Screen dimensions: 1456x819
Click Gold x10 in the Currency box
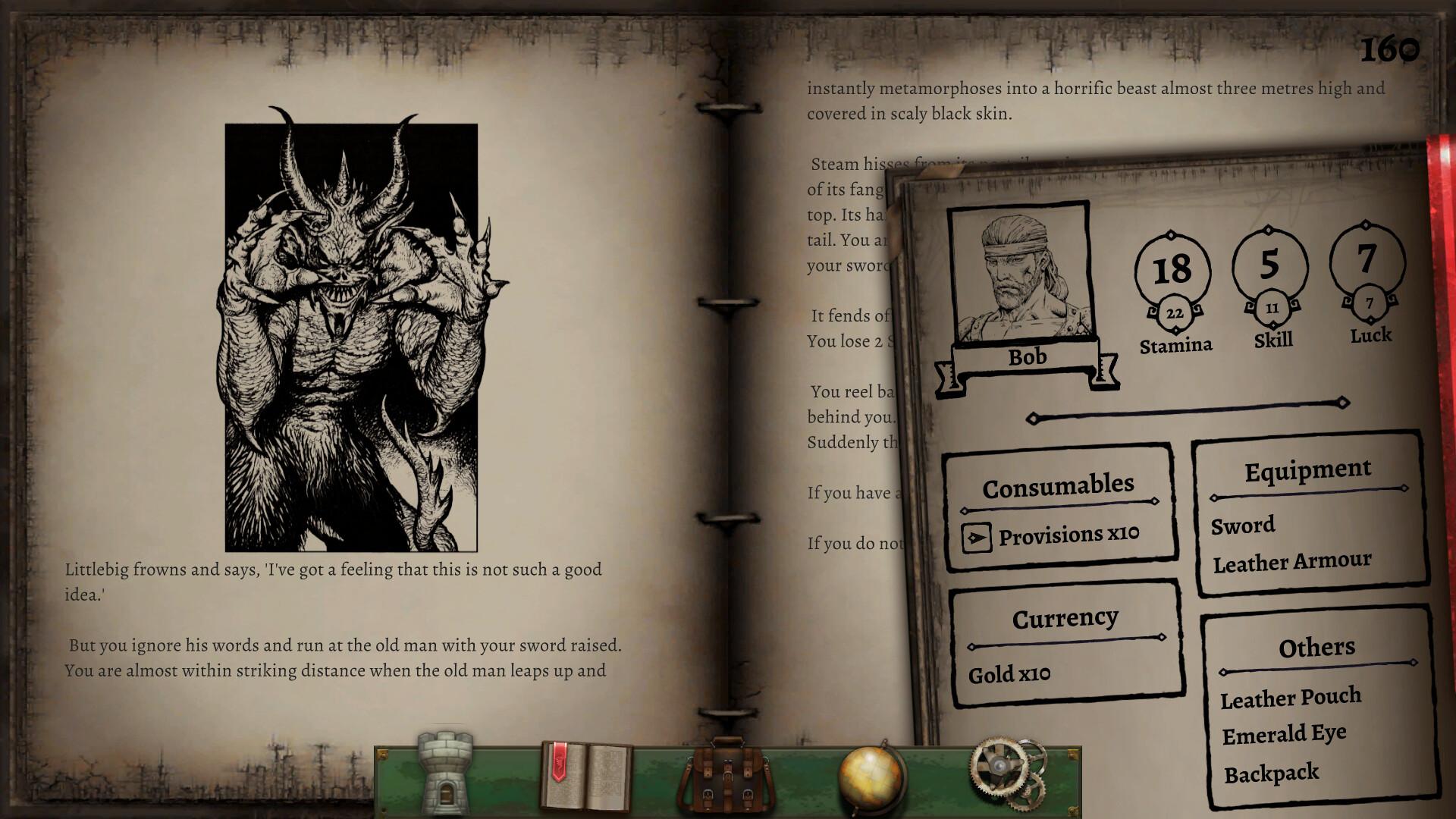click(x=1009, y=673)
